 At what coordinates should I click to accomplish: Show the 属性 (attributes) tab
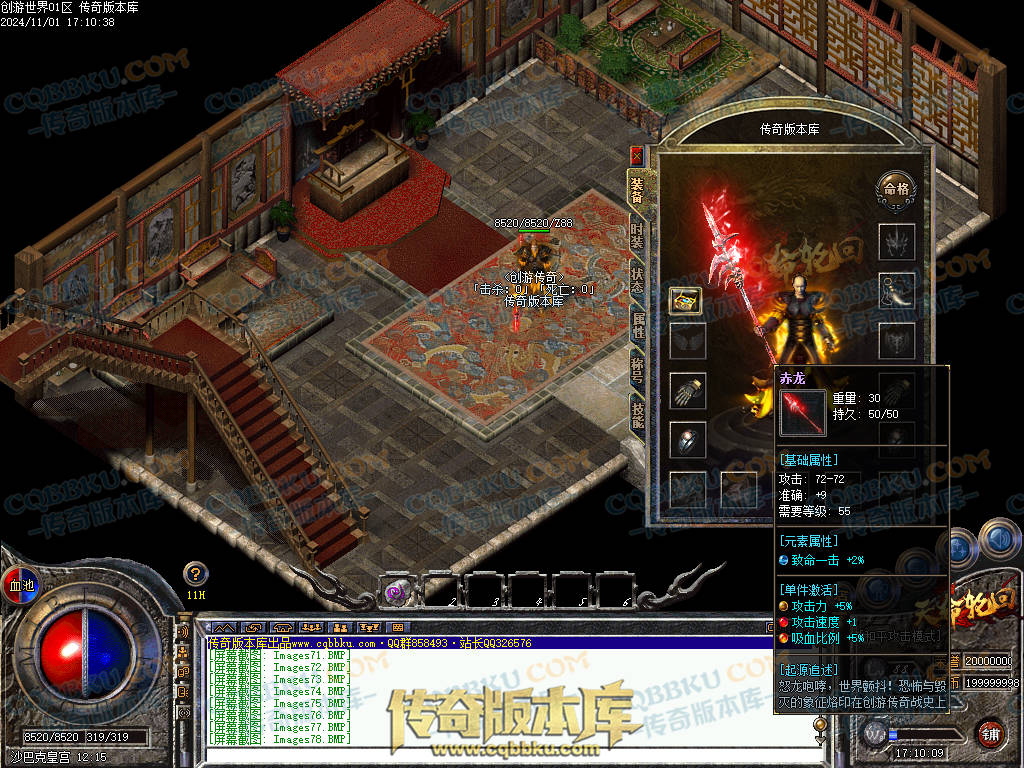pos(637,324)
